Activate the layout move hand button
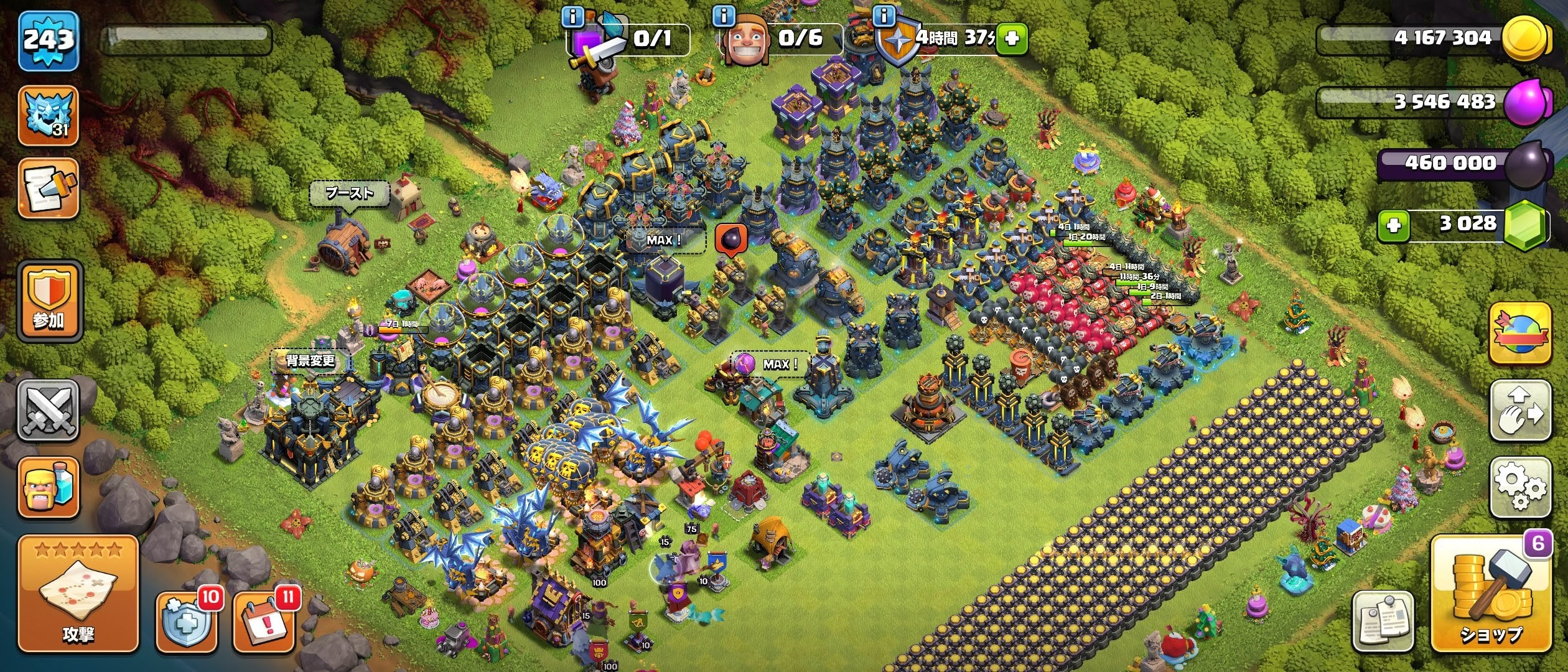The height and width of the screenshot is (672, 1568). [1519, 411]
